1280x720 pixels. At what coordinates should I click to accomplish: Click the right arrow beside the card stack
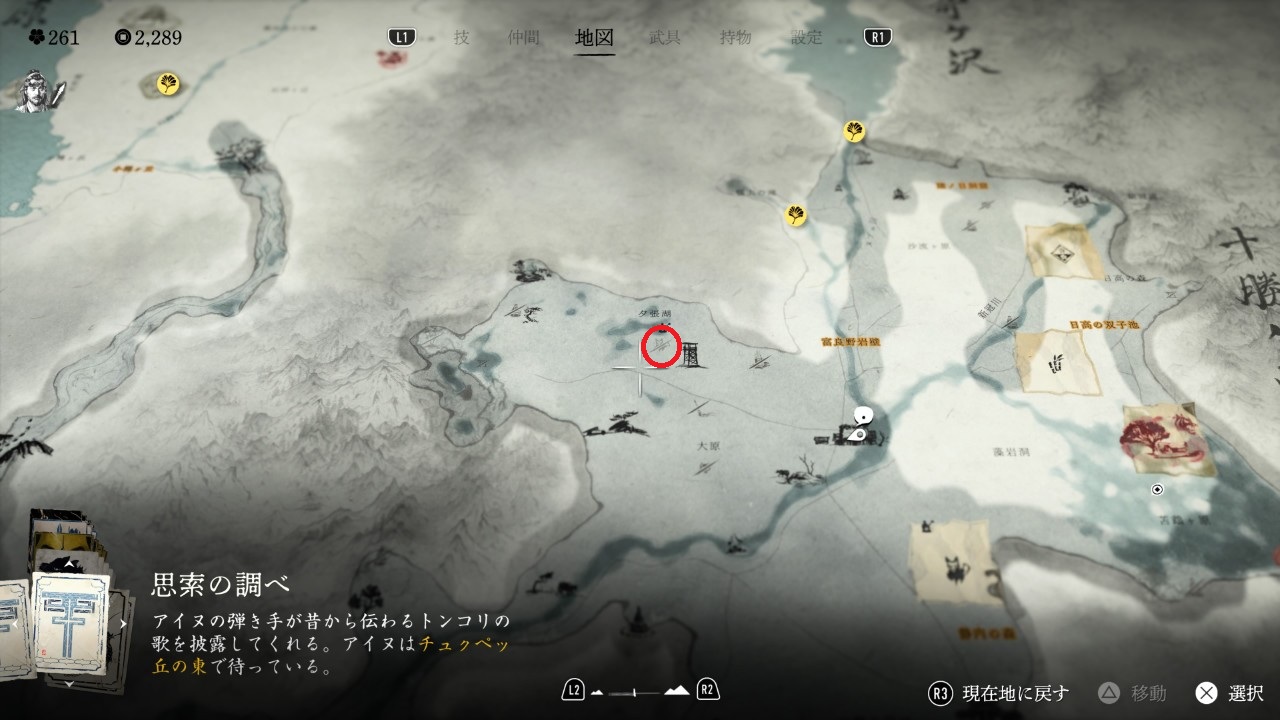[x=123, y=623]
